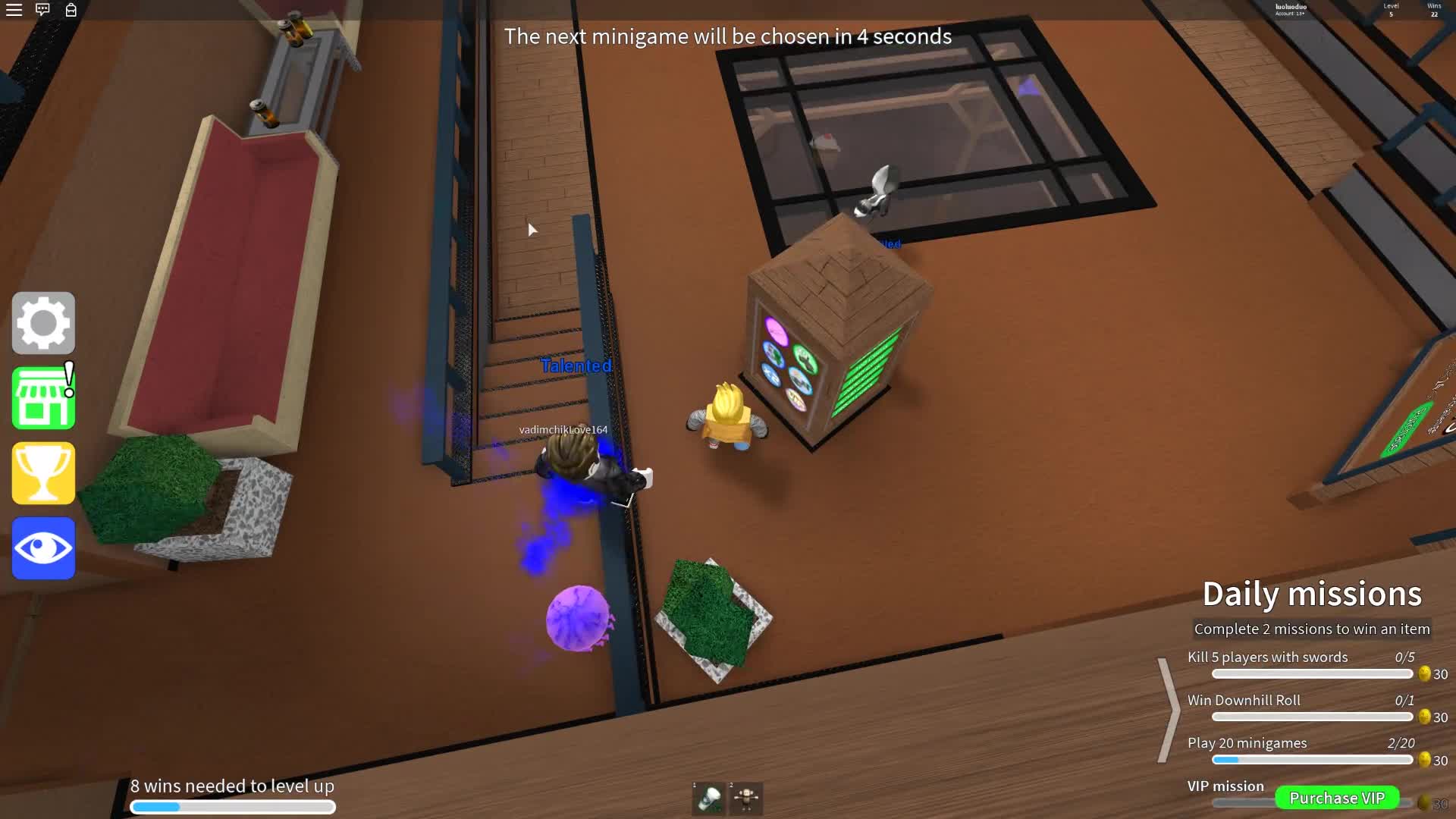Click the Play 20 minigames progress bar

coord(1312,760)
